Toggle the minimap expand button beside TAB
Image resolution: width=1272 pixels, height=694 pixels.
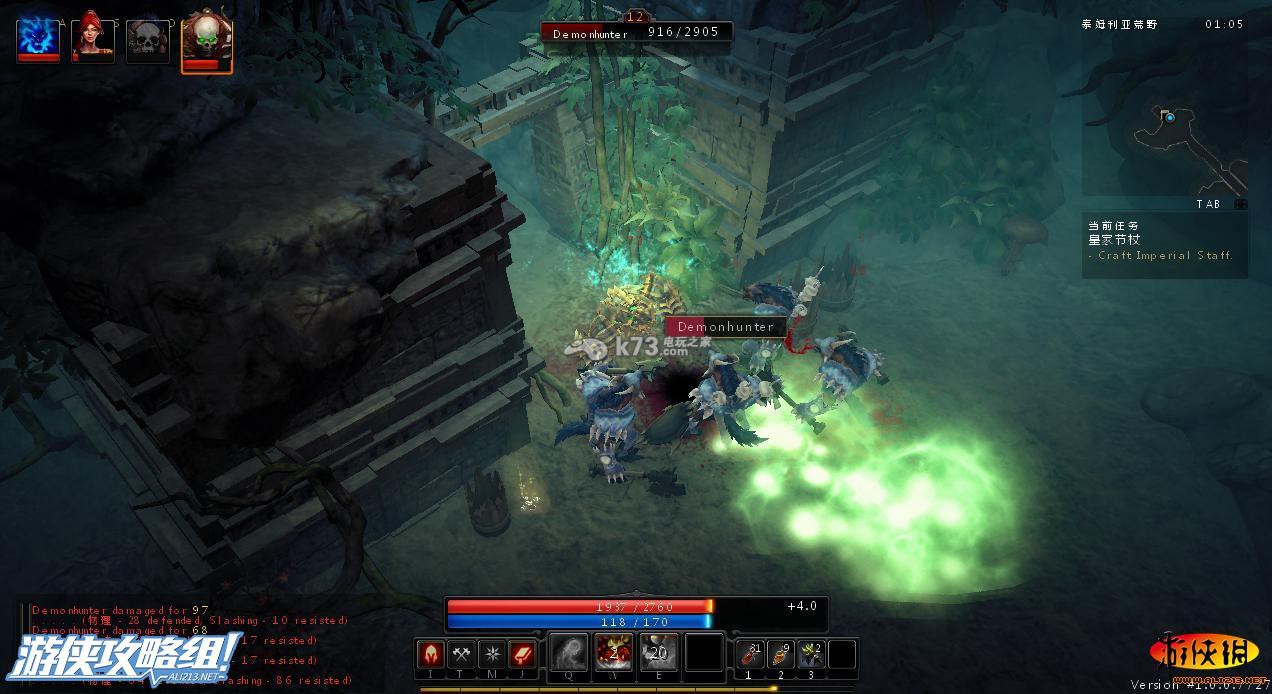point(1241,204)
